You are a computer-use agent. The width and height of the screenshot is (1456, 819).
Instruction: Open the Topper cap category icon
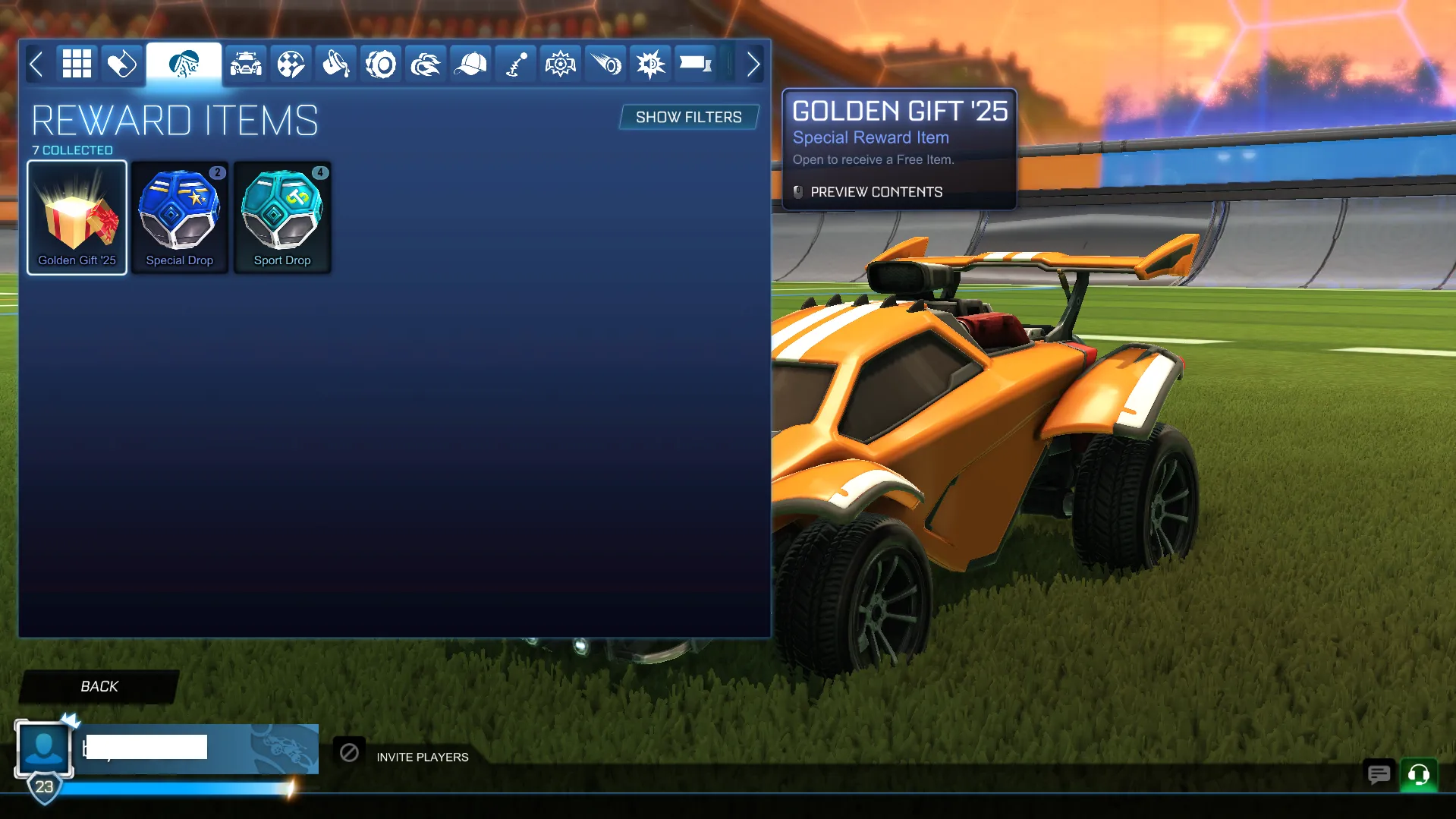pyautogui.click(x=470, y=64)
